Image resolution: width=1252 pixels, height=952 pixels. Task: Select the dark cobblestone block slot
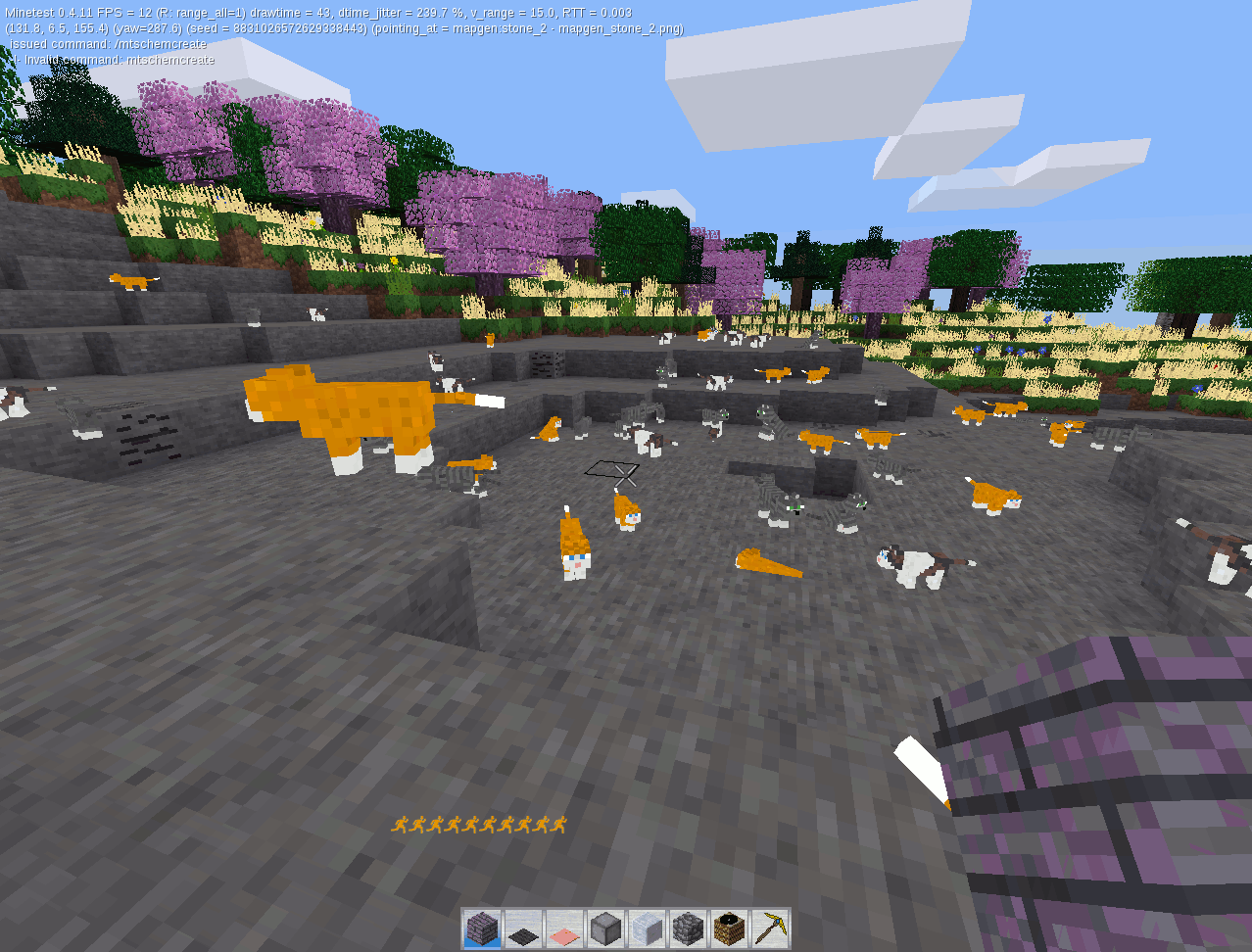click(x=688, y=928)
